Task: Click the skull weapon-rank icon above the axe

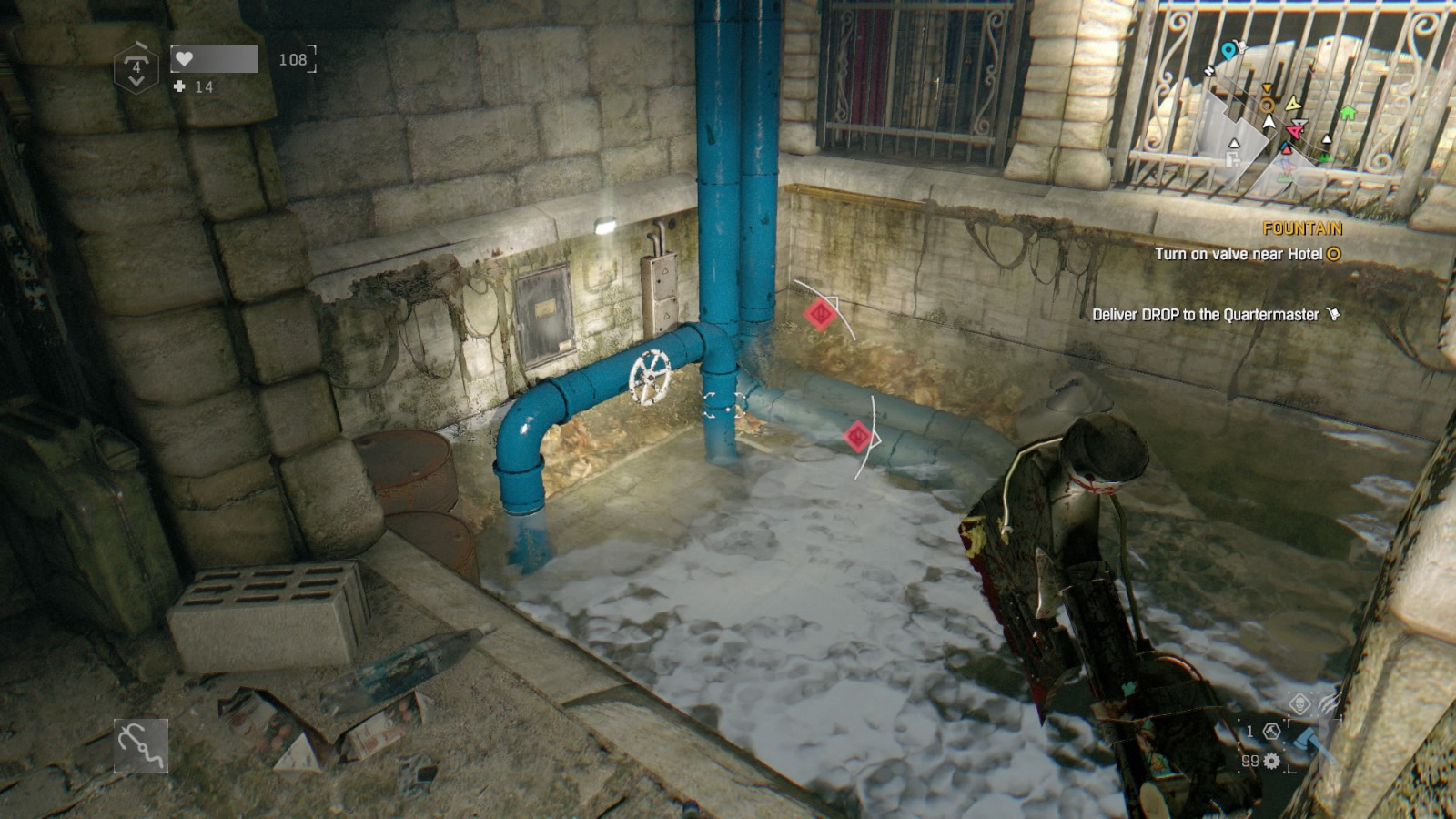Action: click(x=1300, y=704)
